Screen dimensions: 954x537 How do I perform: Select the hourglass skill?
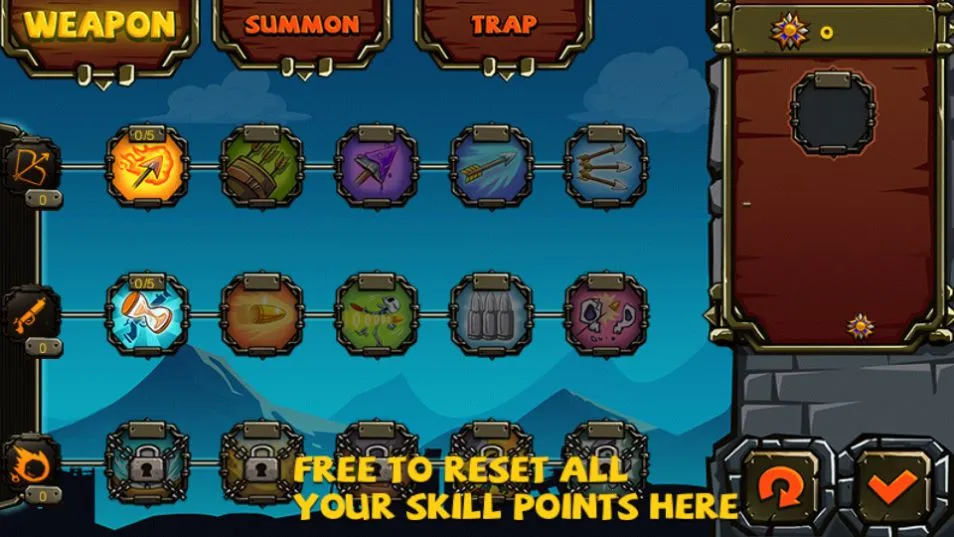(x=147, y=315)
